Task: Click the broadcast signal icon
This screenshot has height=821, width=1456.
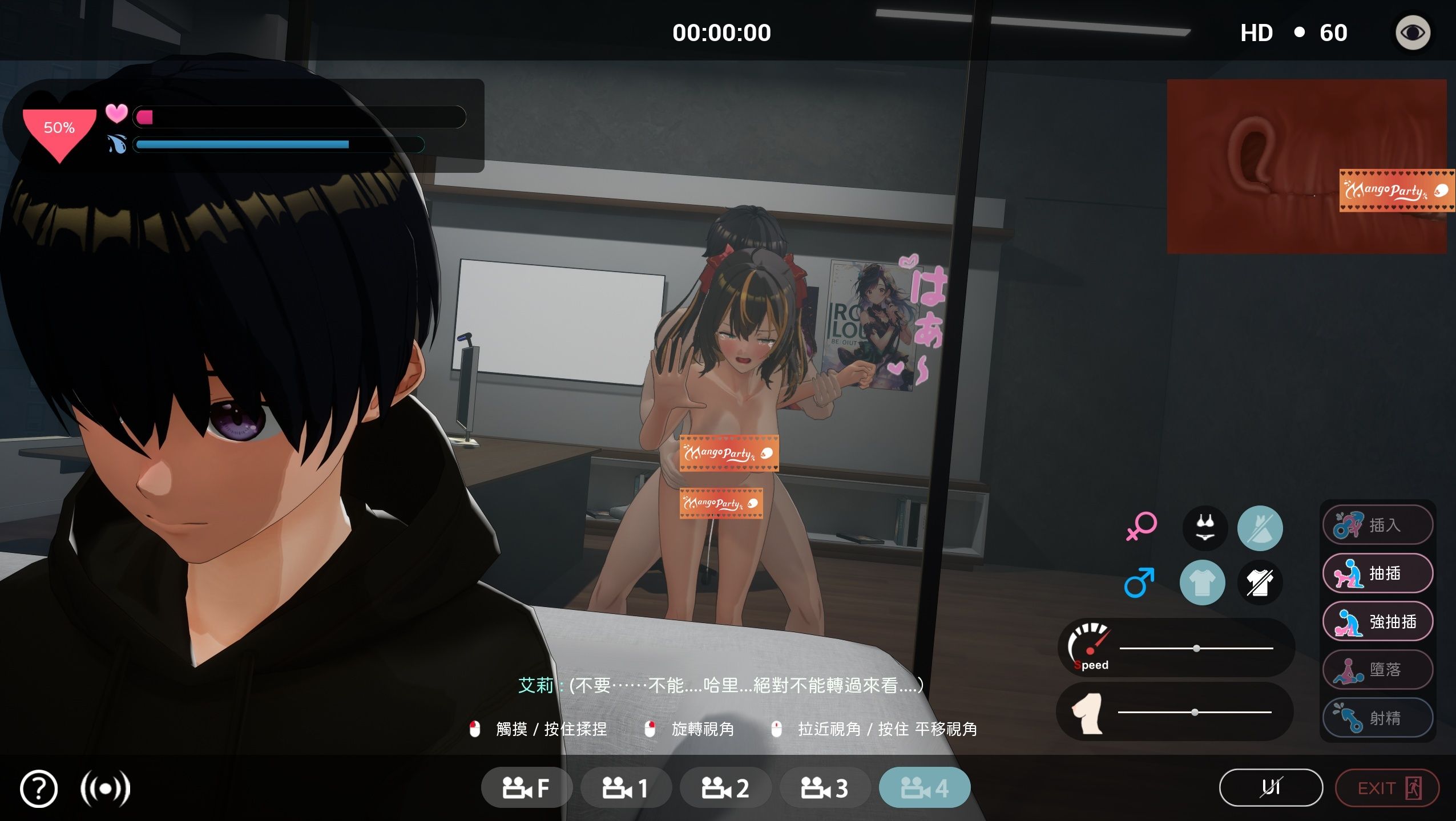Action: (105, 789)
